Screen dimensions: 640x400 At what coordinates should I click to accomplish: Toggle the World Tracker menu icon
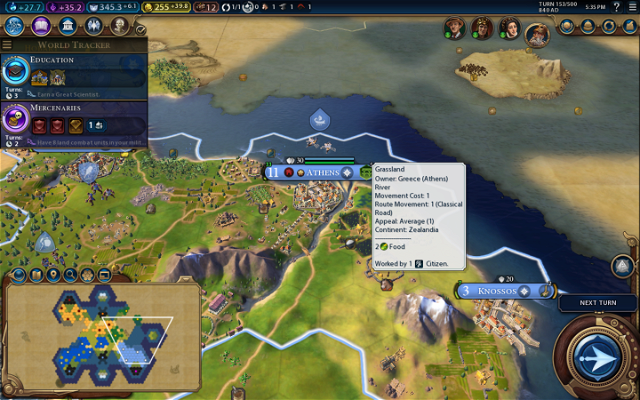[x=8, y=45]
